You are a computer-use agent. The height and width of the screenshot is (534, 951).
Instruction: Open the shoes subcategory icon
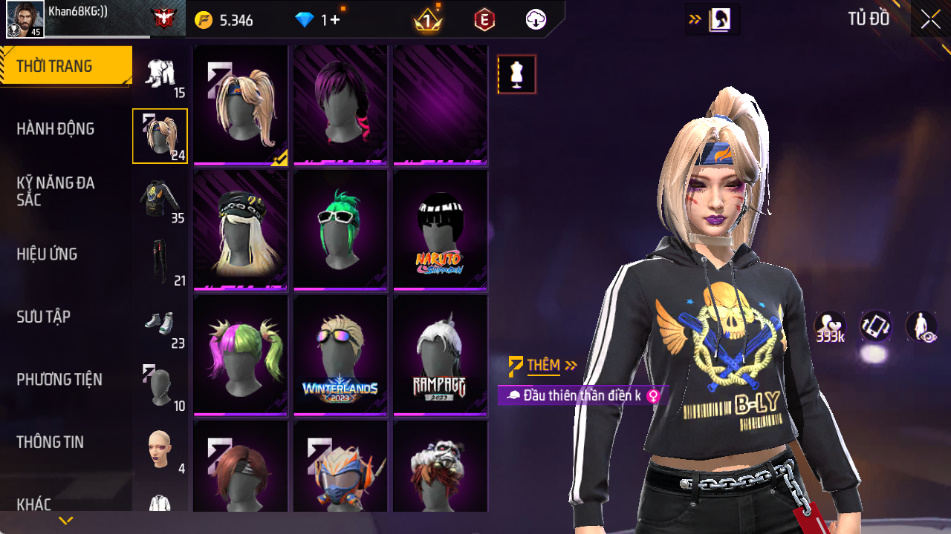[x=160, y=325]
